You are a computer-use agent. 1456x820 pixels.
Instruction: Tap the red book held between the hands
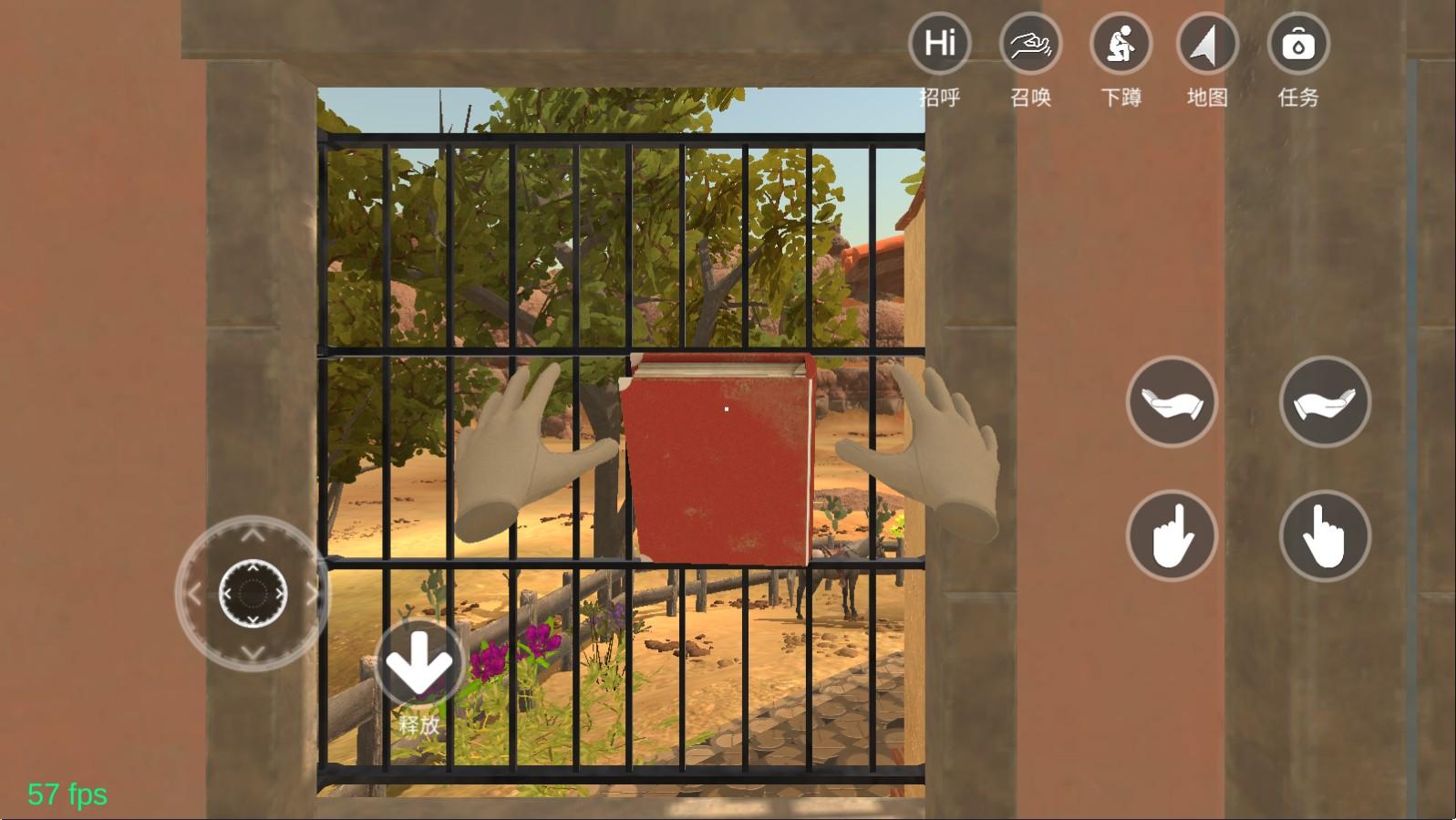click(720, 456)
